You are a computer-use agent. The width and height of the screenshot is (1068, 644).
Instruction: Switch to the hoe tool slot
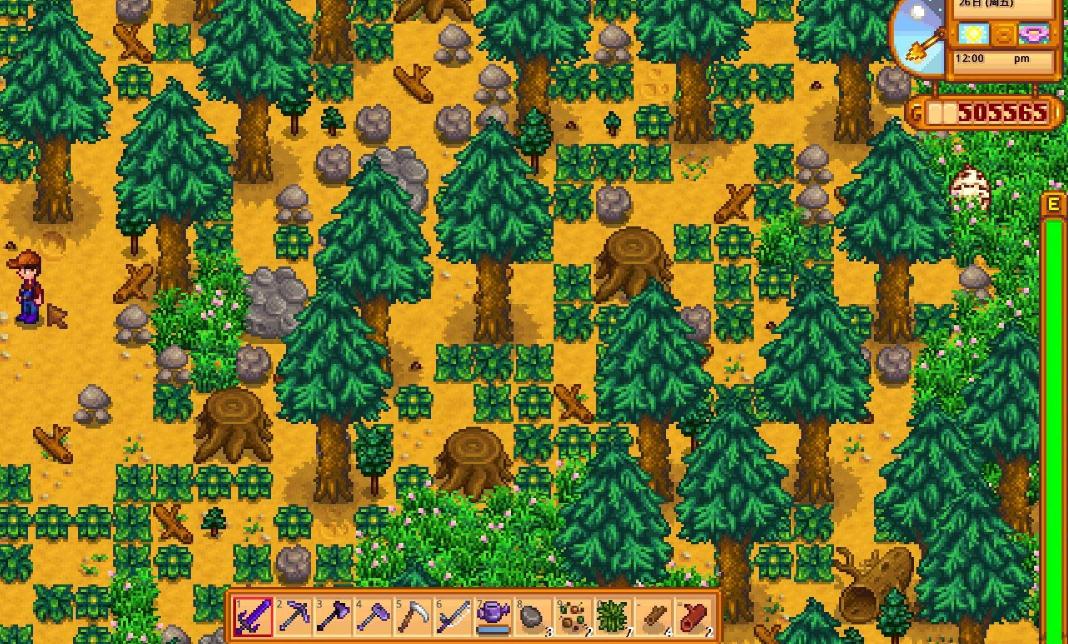pyautogui.click(x=372, y=616)
